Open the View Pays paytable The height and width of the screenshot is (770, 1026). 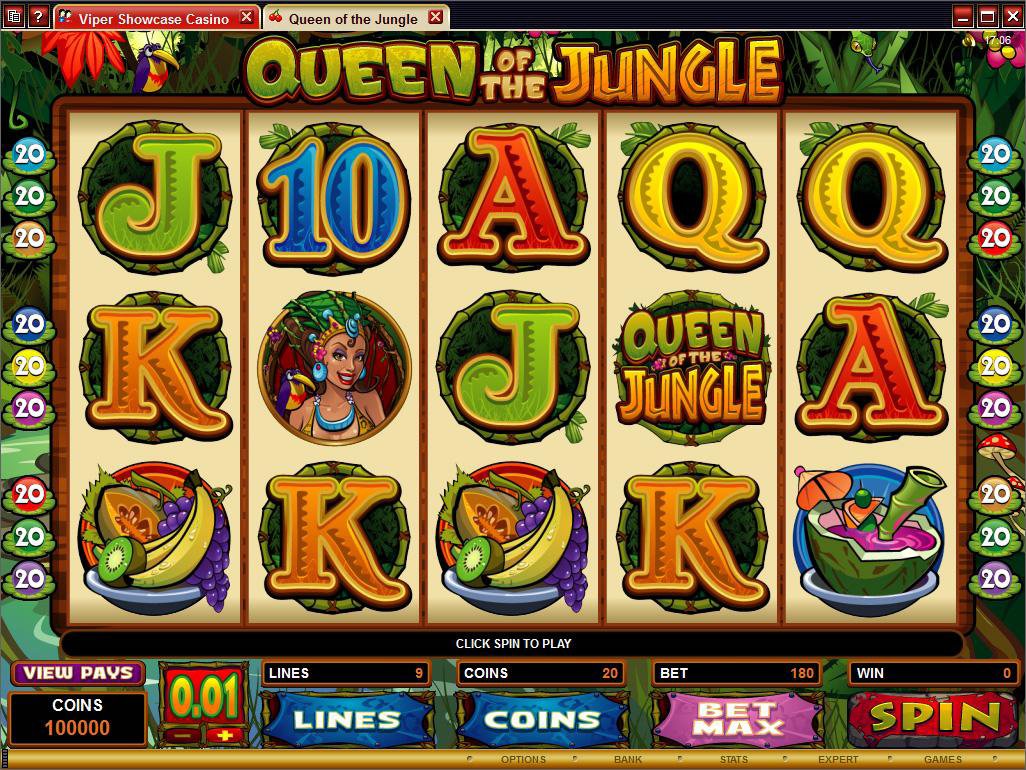click(x=77, y=673)
